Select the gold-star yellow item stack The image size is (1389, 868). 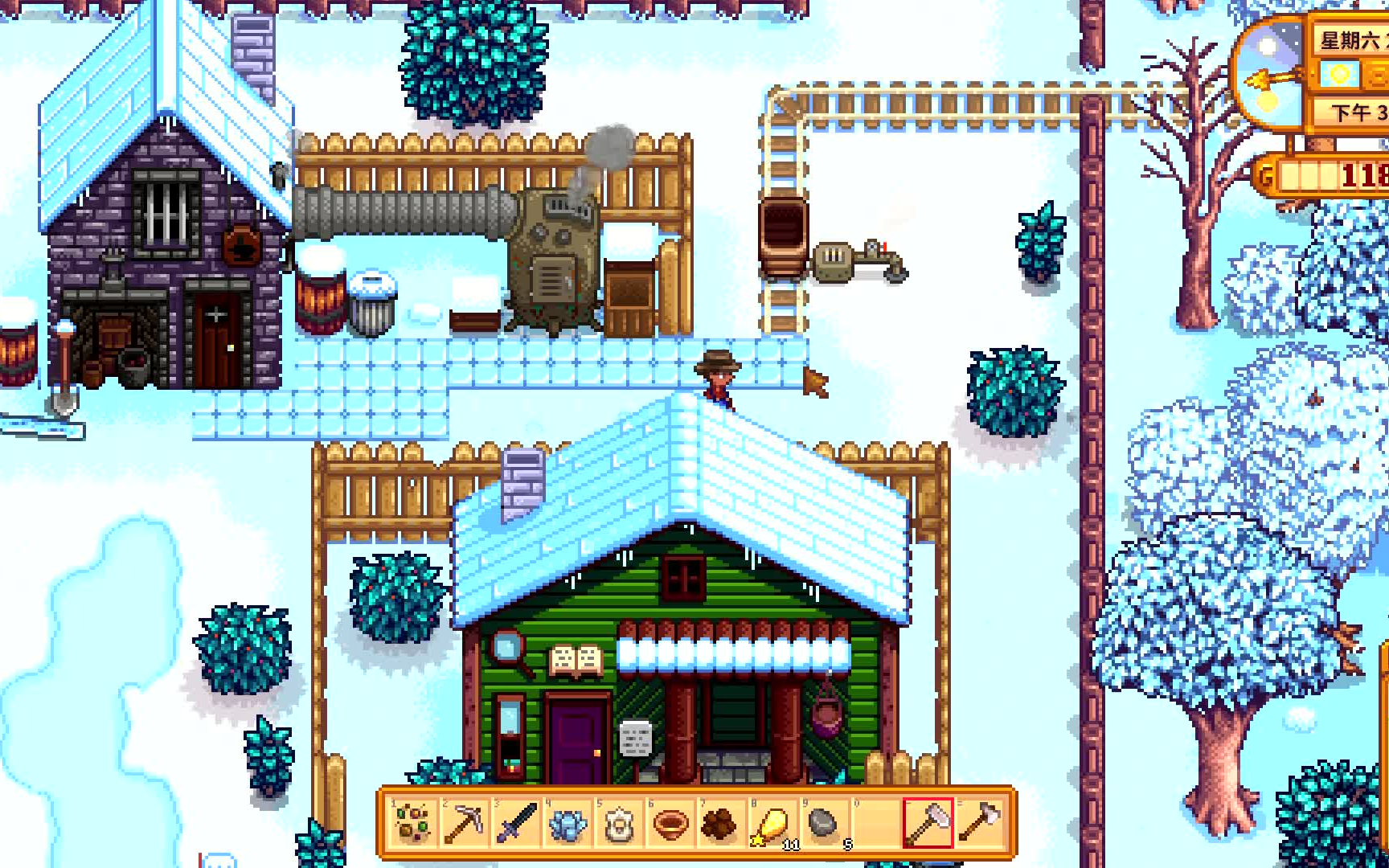coord(773,823)
